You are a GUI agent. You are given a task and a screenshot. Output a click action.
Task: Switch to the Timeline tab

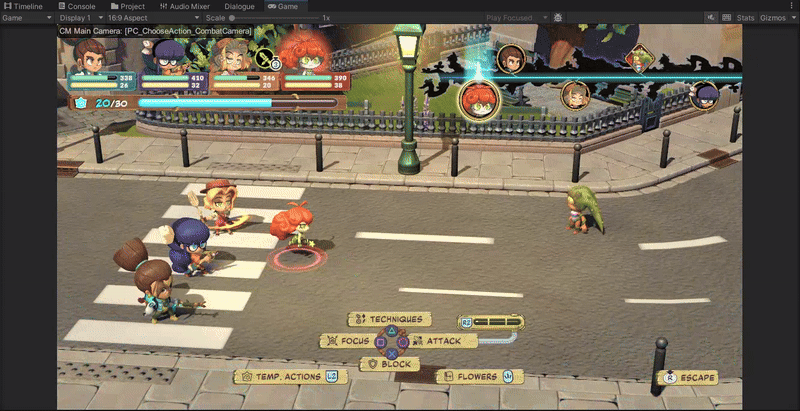click(x=23, y=6)
